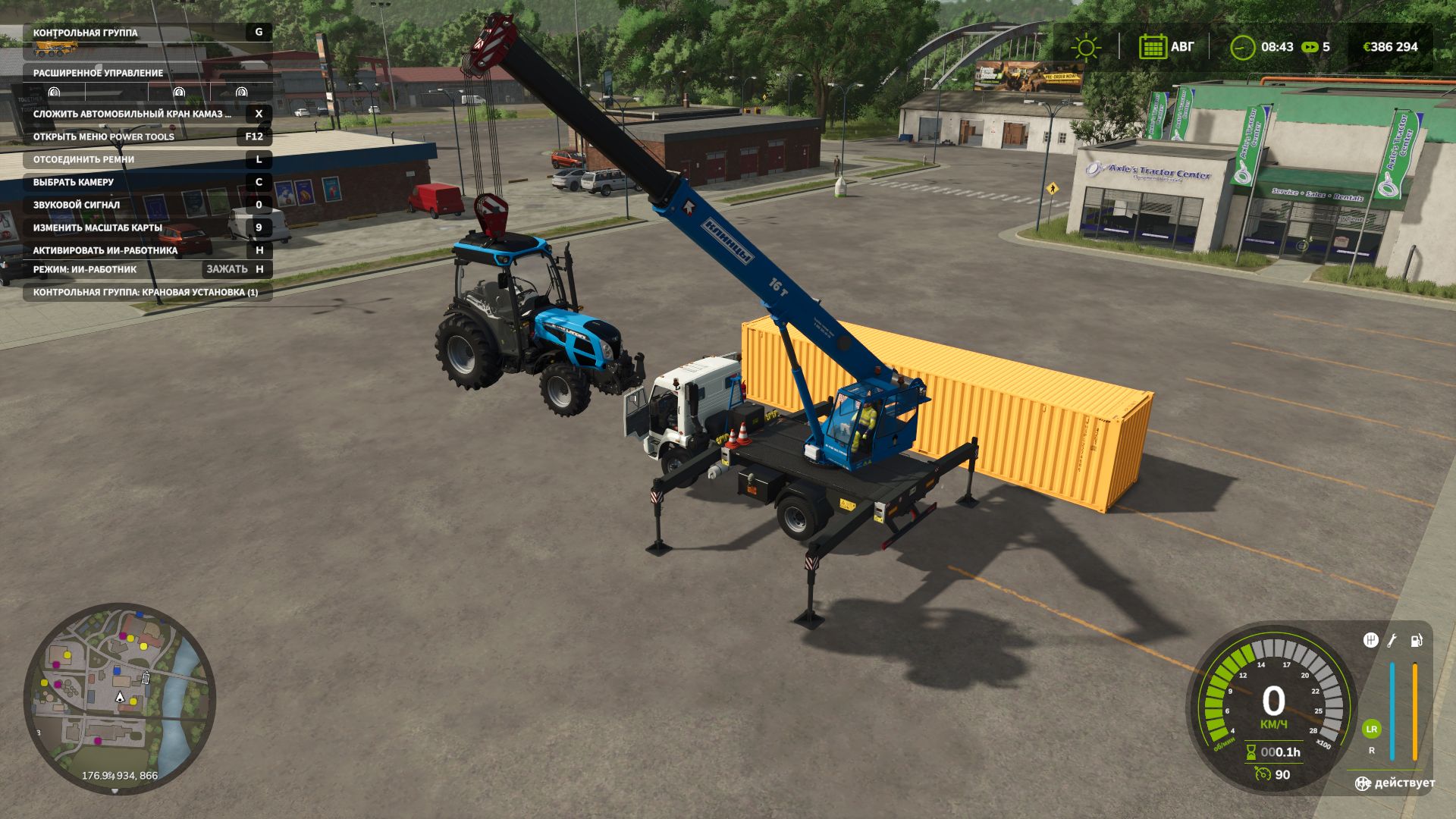Click the 'Расширенное управление' header
The image size is (1456, 819).
pos(148,73)
